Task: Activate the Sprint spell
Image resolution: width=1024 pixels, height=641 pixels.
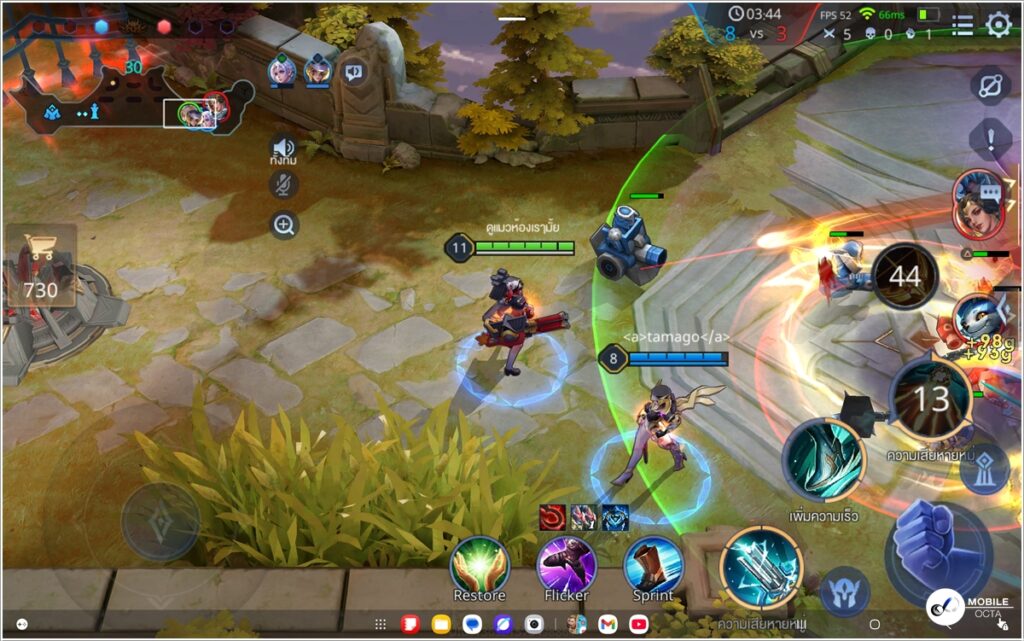Action: coord(653,564)
